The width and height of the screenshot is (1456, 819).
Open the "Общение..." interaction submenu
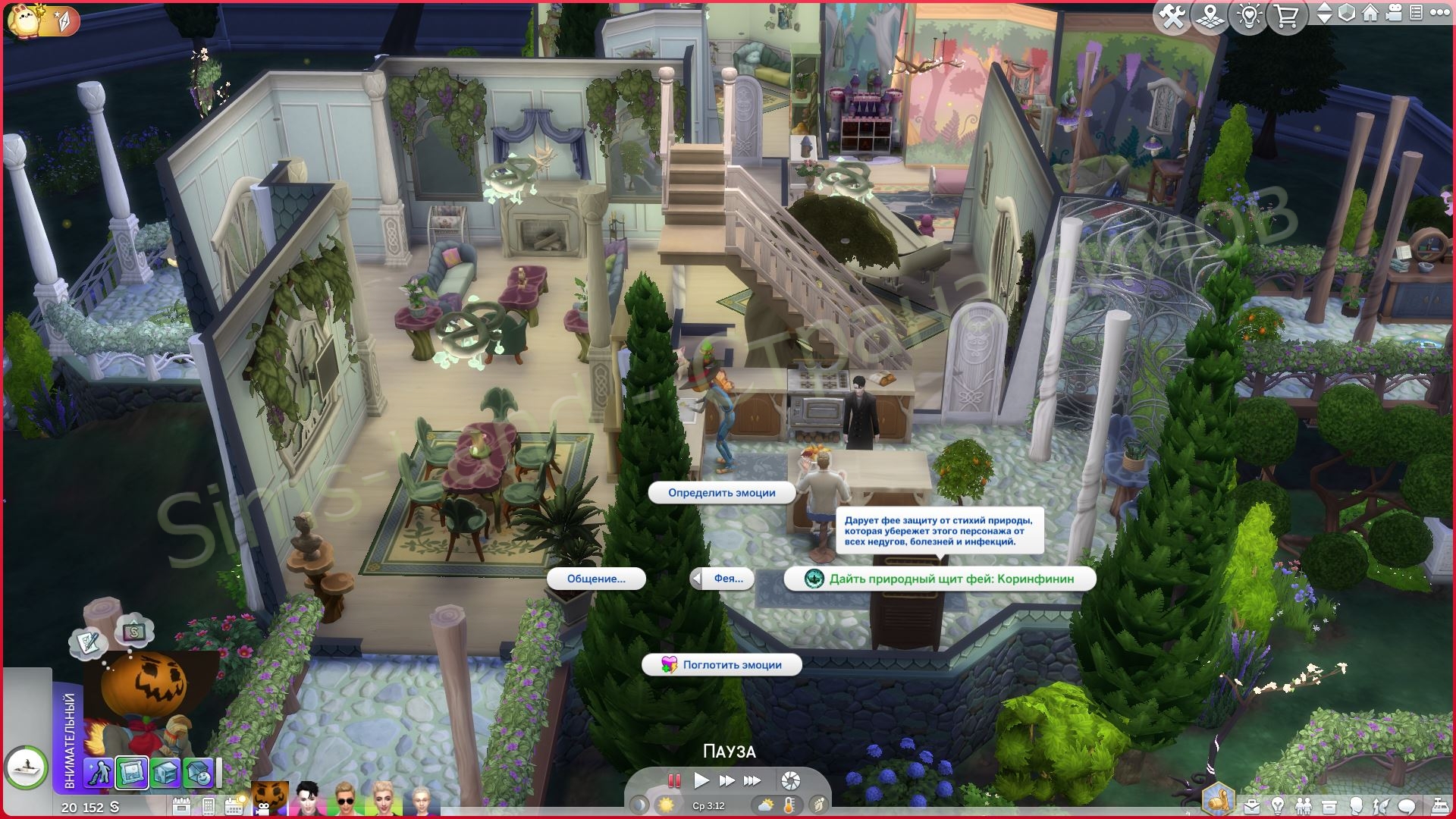[x=596, y=579]
